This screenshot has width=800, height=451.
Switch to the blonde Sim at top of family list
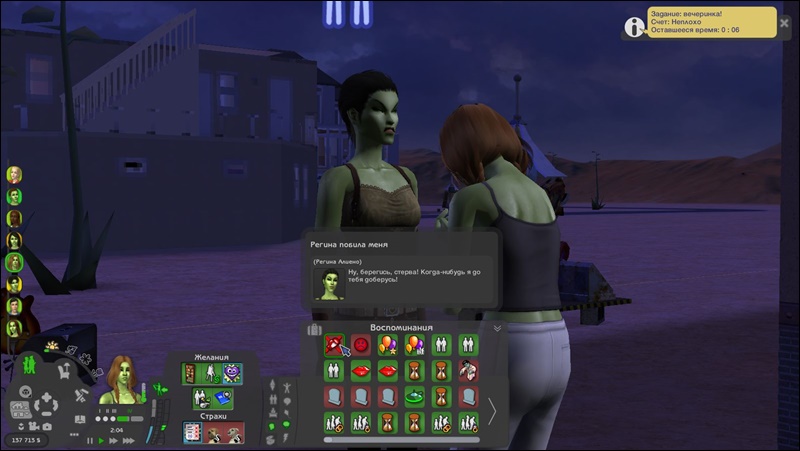click(14, 175)
